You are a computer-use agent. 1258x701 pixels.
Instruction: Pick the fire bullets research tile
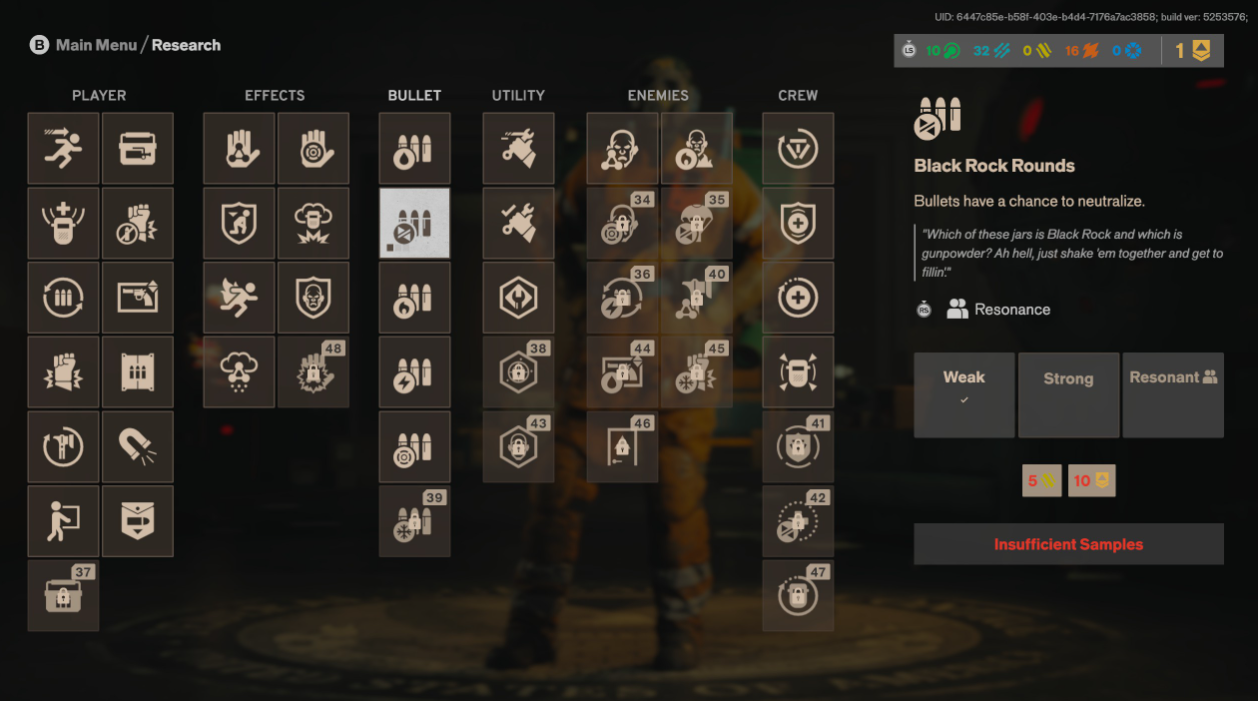click(414, 297)
